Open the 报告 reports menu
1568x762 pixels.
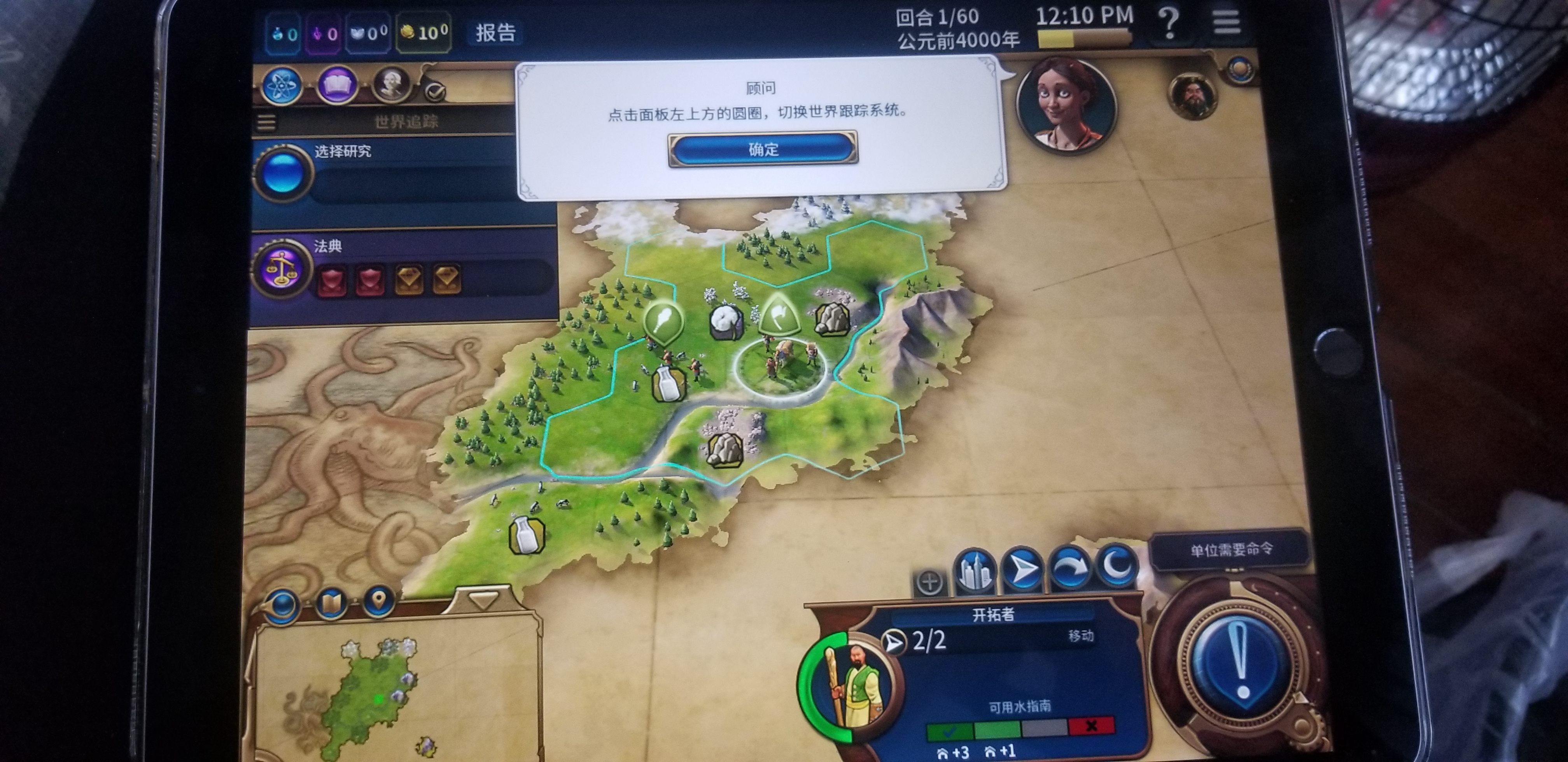pyautogui.click(x=495, y=32)
